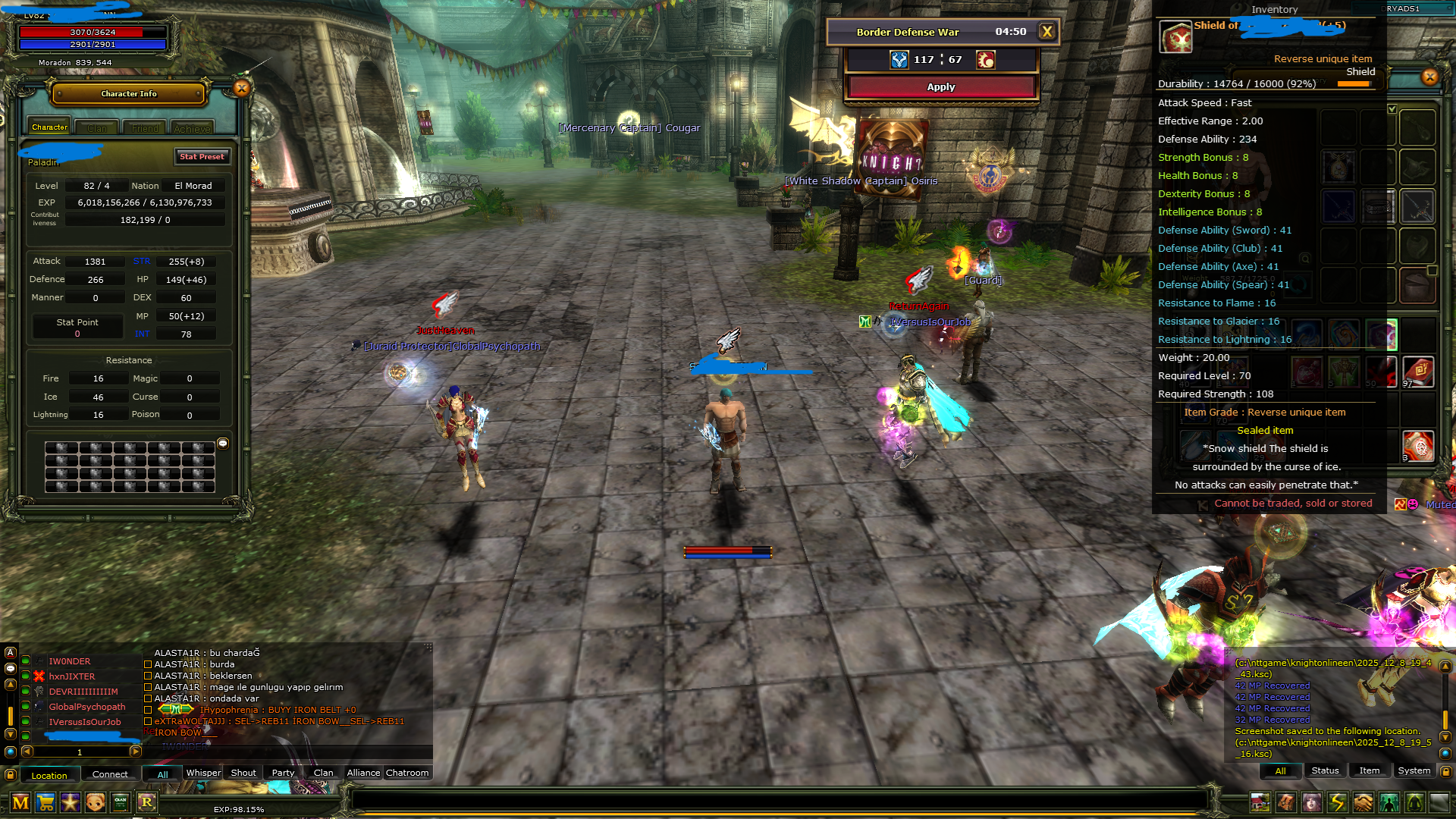The width and height of the screenshot is (1456, 819).
Task: Click the house town icon in the skill bar
Action: [x=1261, y=802]
